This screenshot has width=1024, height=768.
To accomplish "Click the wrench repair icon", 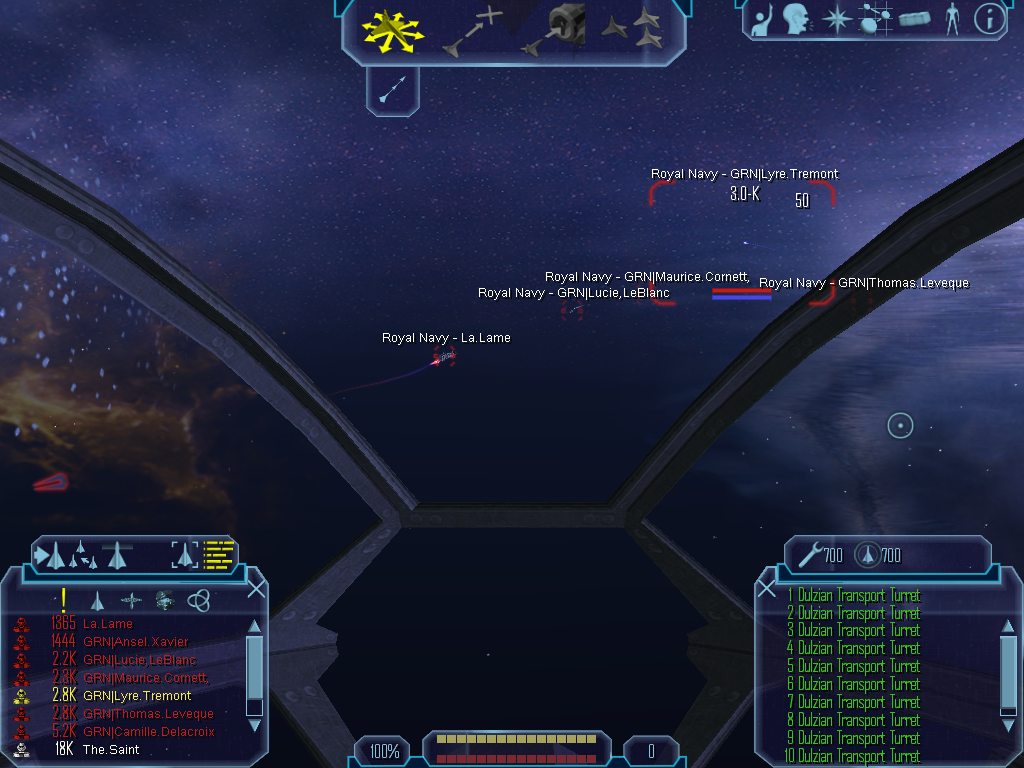I will click(x=808, y=555).
